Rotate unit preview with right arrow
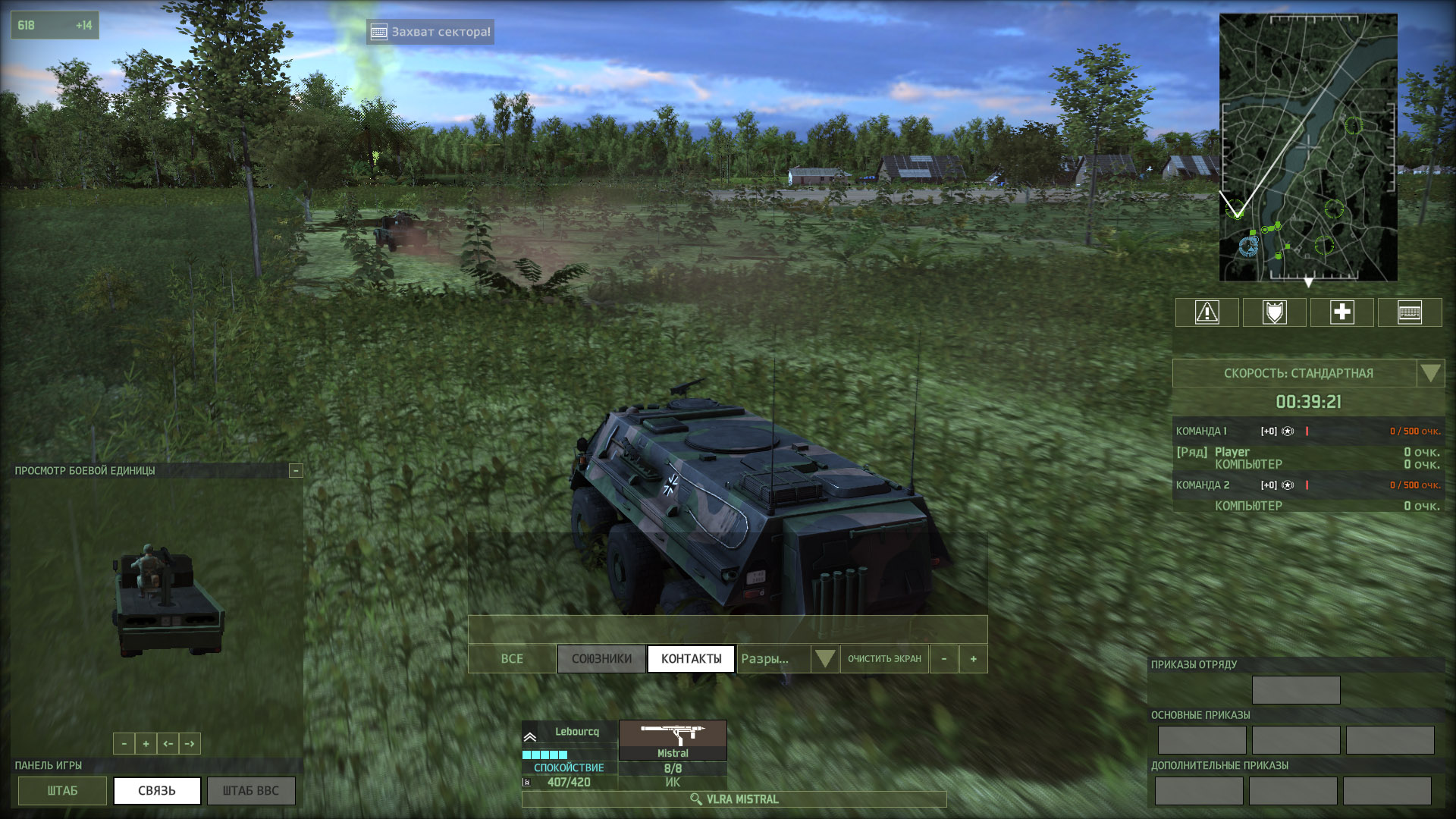1456x819 pixels. point(190,744)
